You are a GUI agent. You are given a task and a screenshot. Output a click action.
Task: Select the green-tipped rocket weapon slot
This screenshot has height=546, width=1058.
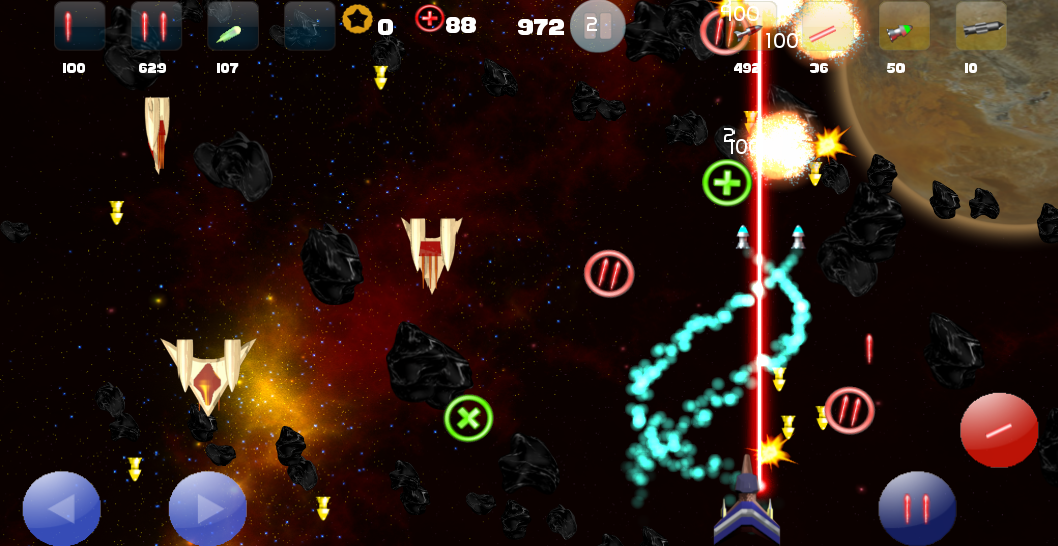point(904,27)
